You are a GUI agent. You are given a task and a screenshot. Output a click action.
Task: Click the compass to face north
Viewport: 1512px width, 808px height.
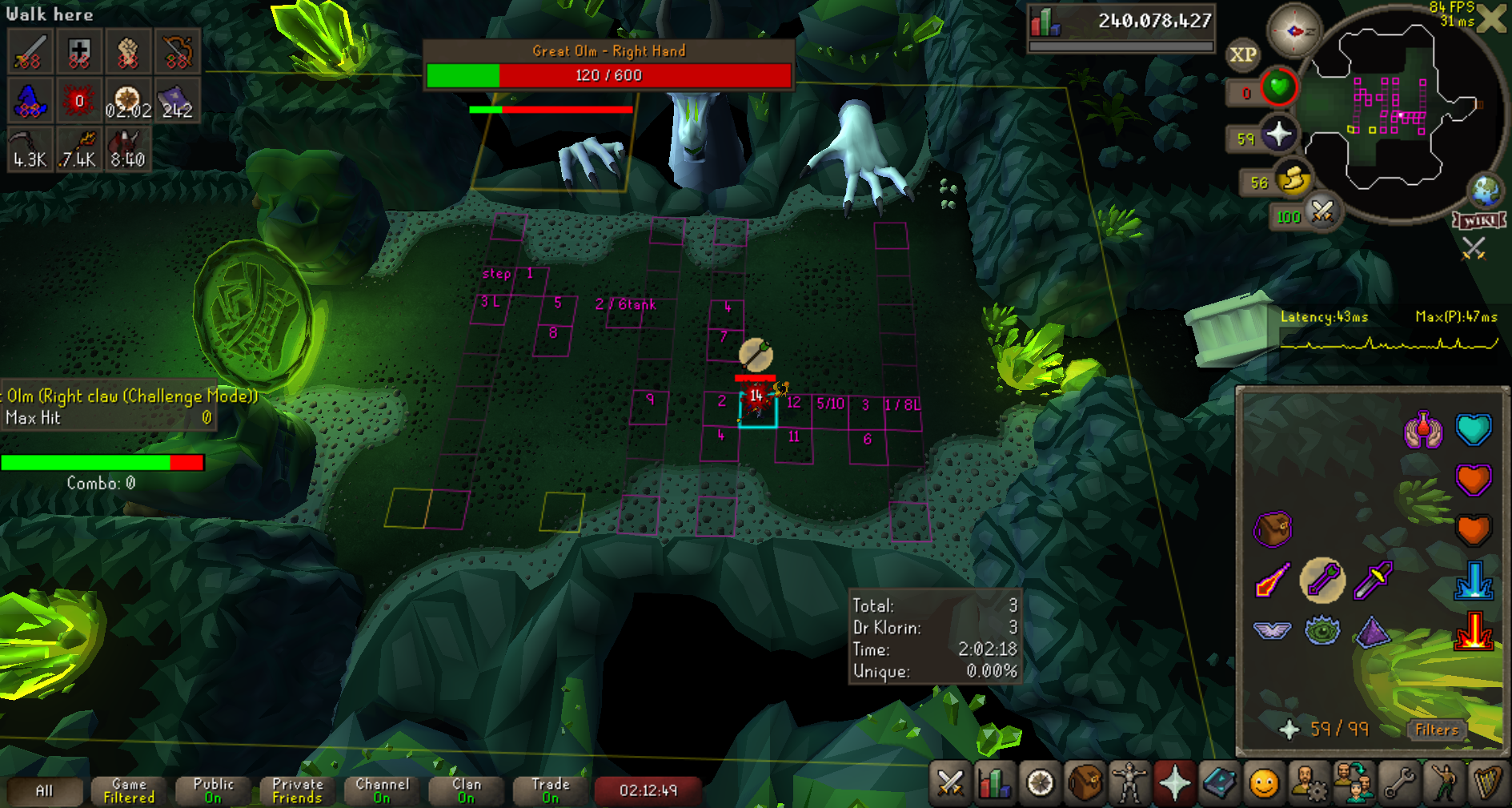point(1293,31)
